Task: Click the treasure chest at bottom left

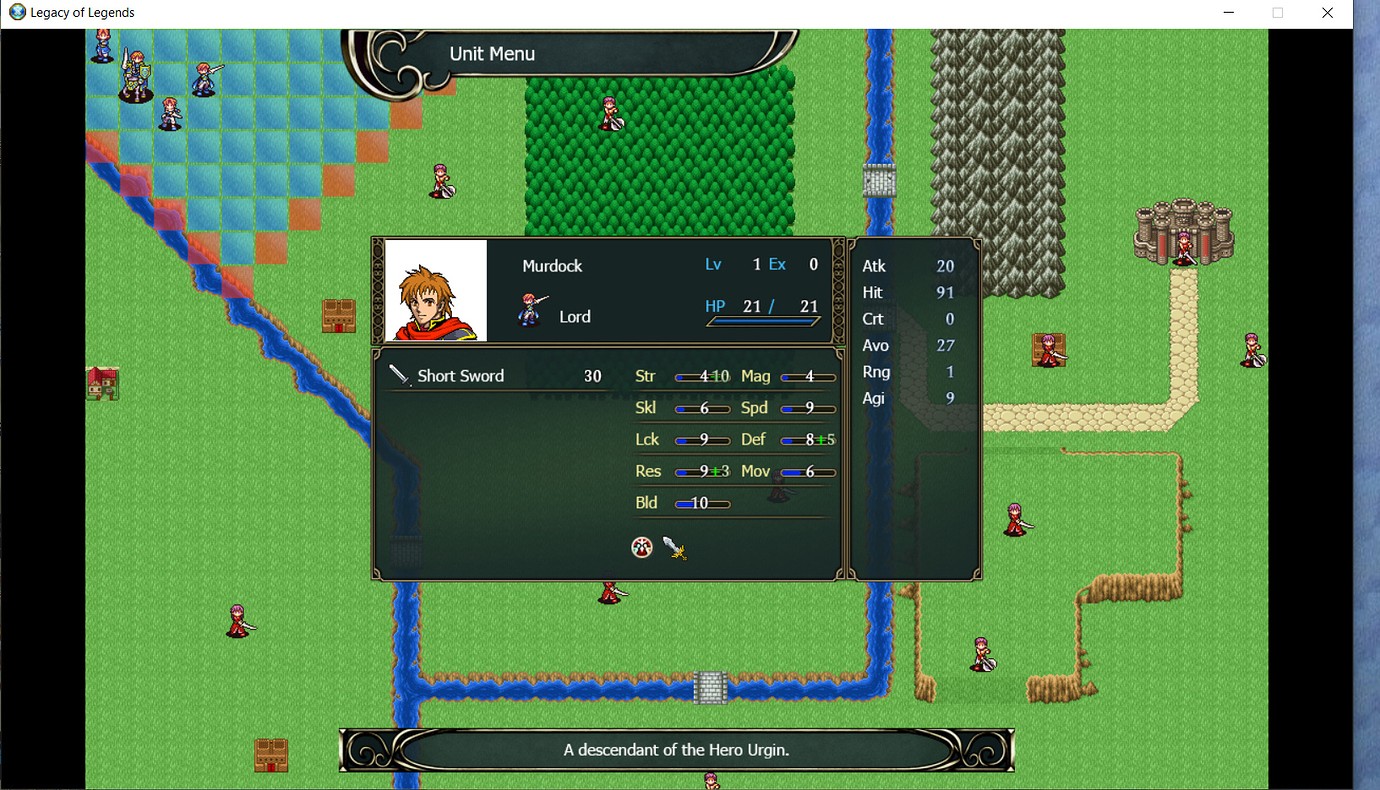Action: click(271, 755)
